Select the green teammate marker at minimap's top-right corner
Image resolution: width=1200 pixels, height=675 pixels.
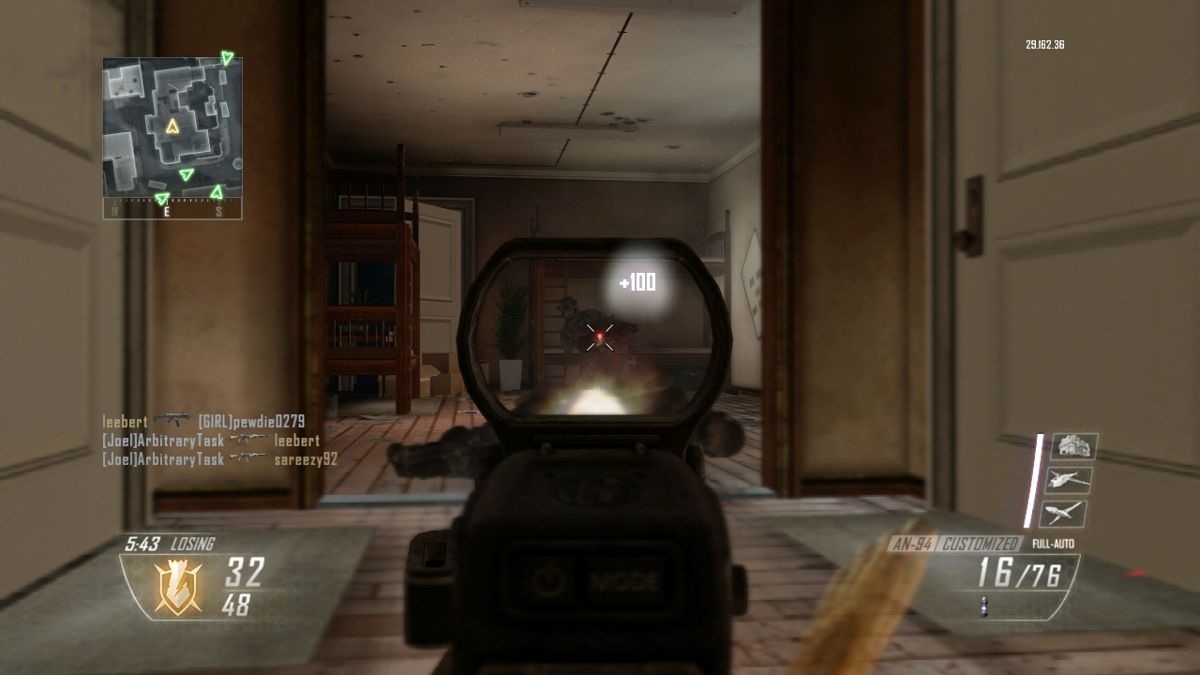click(x=227, y=58)
